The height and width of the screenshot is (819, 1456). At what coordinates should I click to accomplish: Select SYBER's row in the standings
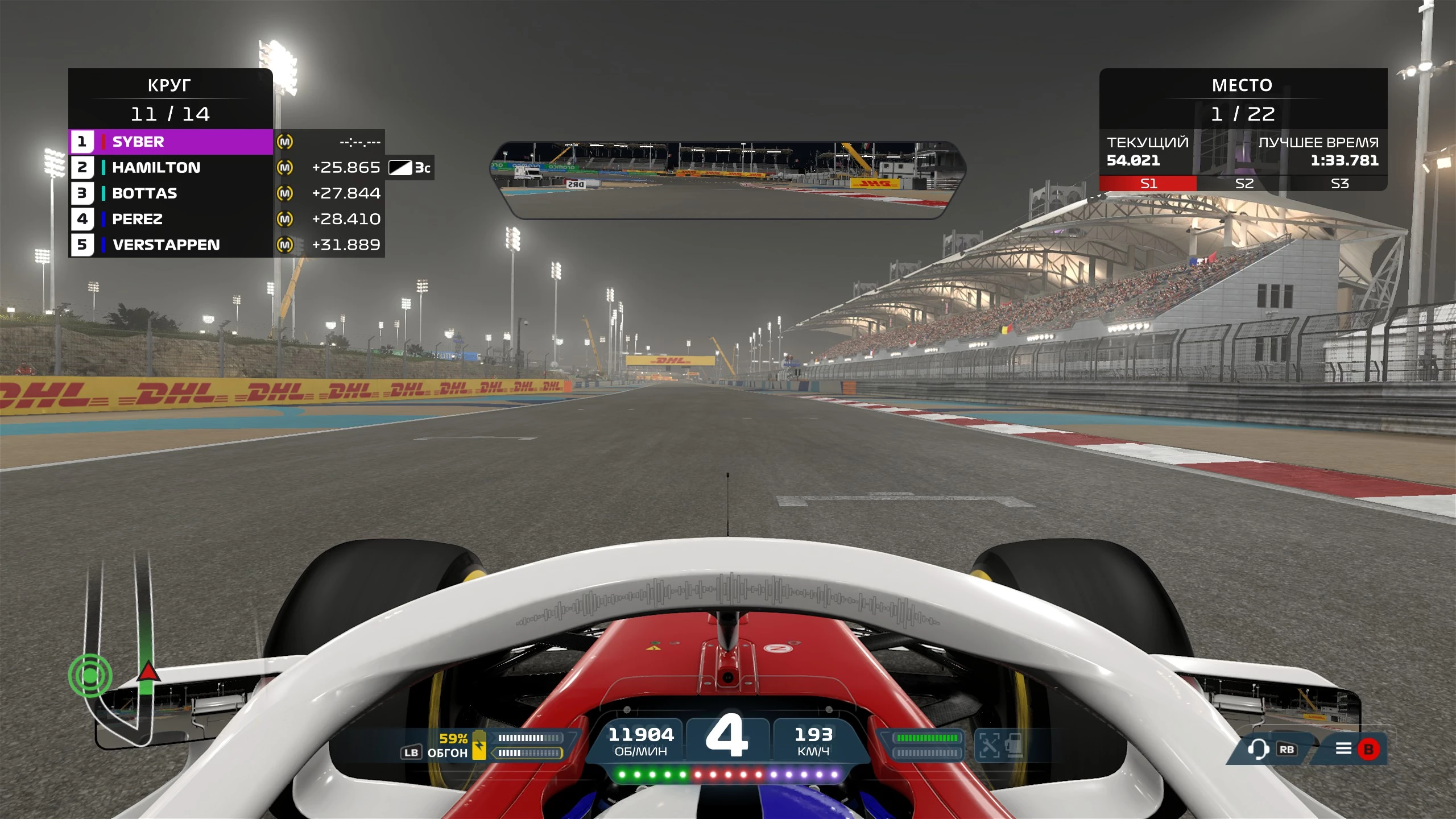[171, 142]
